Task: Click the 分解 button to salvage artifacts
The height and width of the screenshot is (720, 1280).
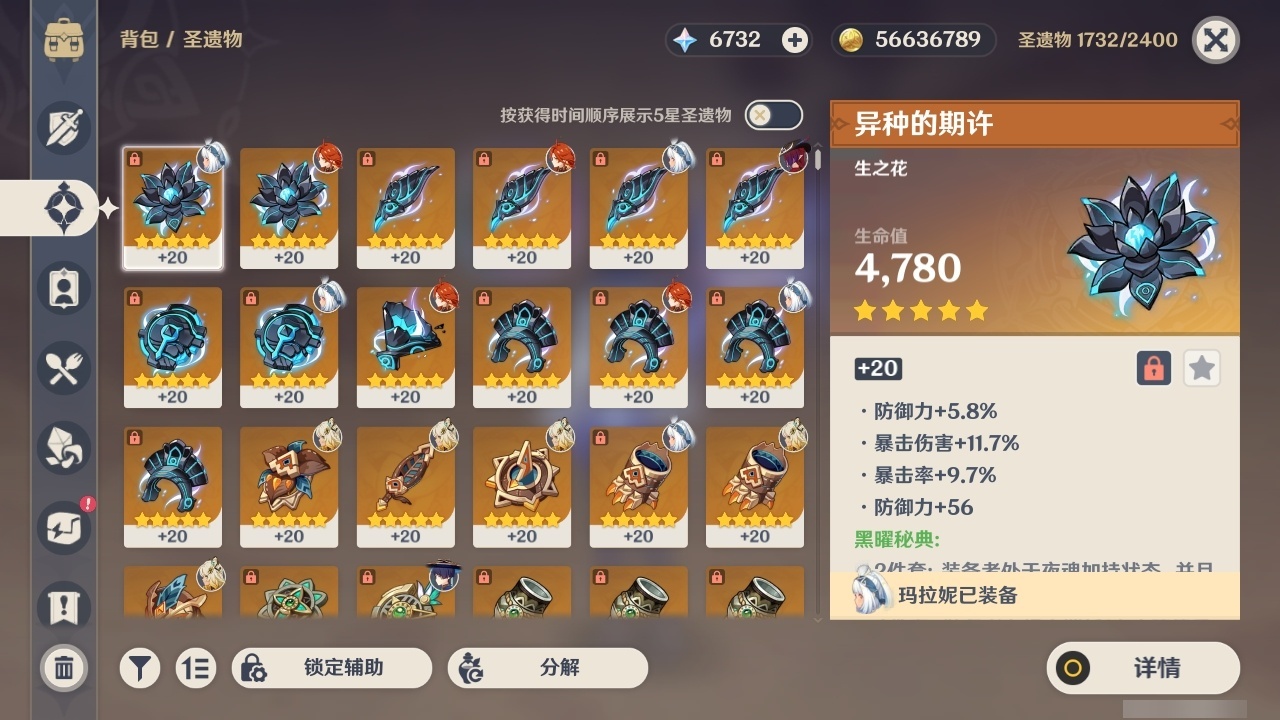Action: 546,668
